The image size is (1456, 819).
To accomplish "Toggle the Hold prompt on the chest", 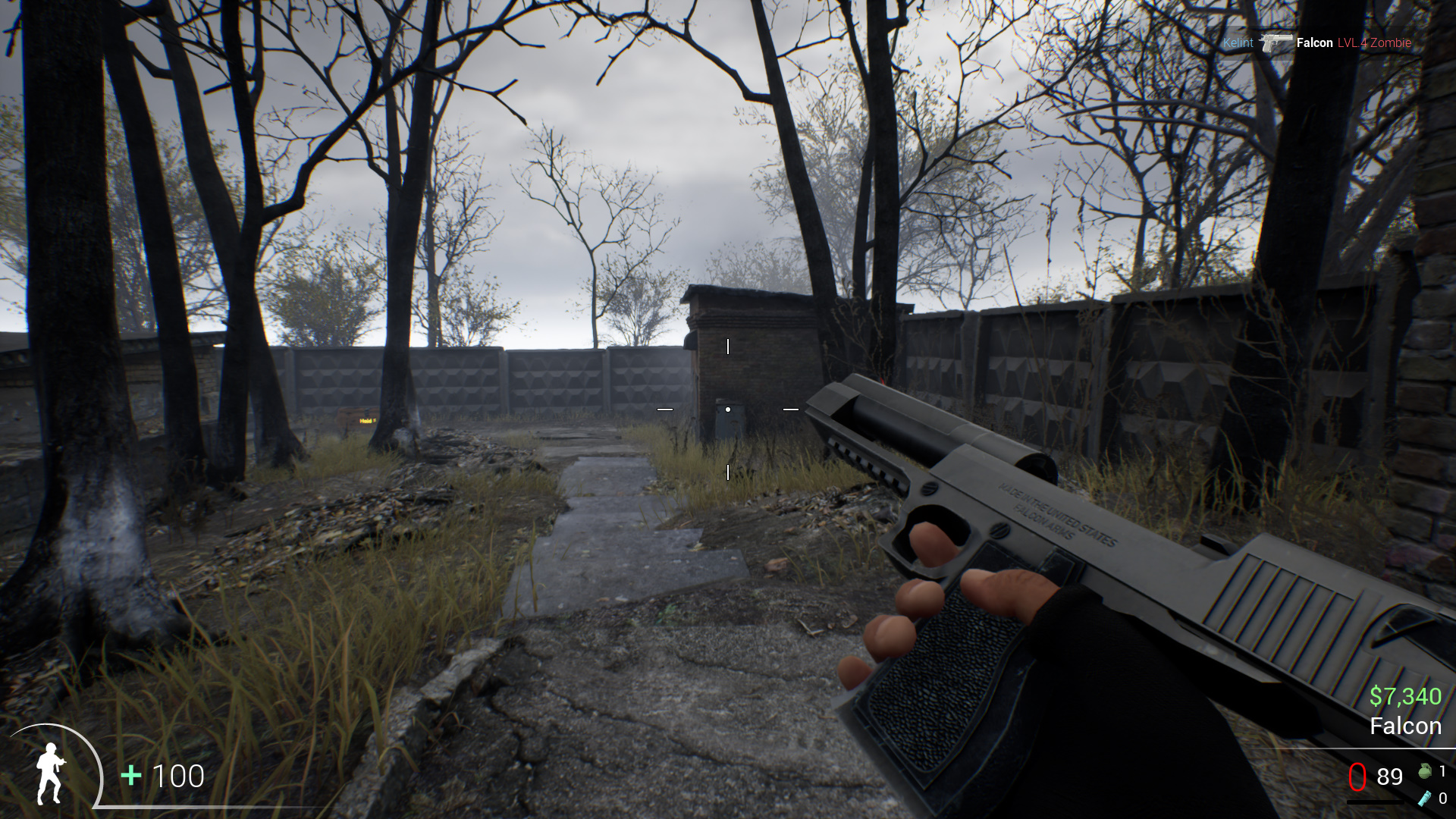I will 366,420.
